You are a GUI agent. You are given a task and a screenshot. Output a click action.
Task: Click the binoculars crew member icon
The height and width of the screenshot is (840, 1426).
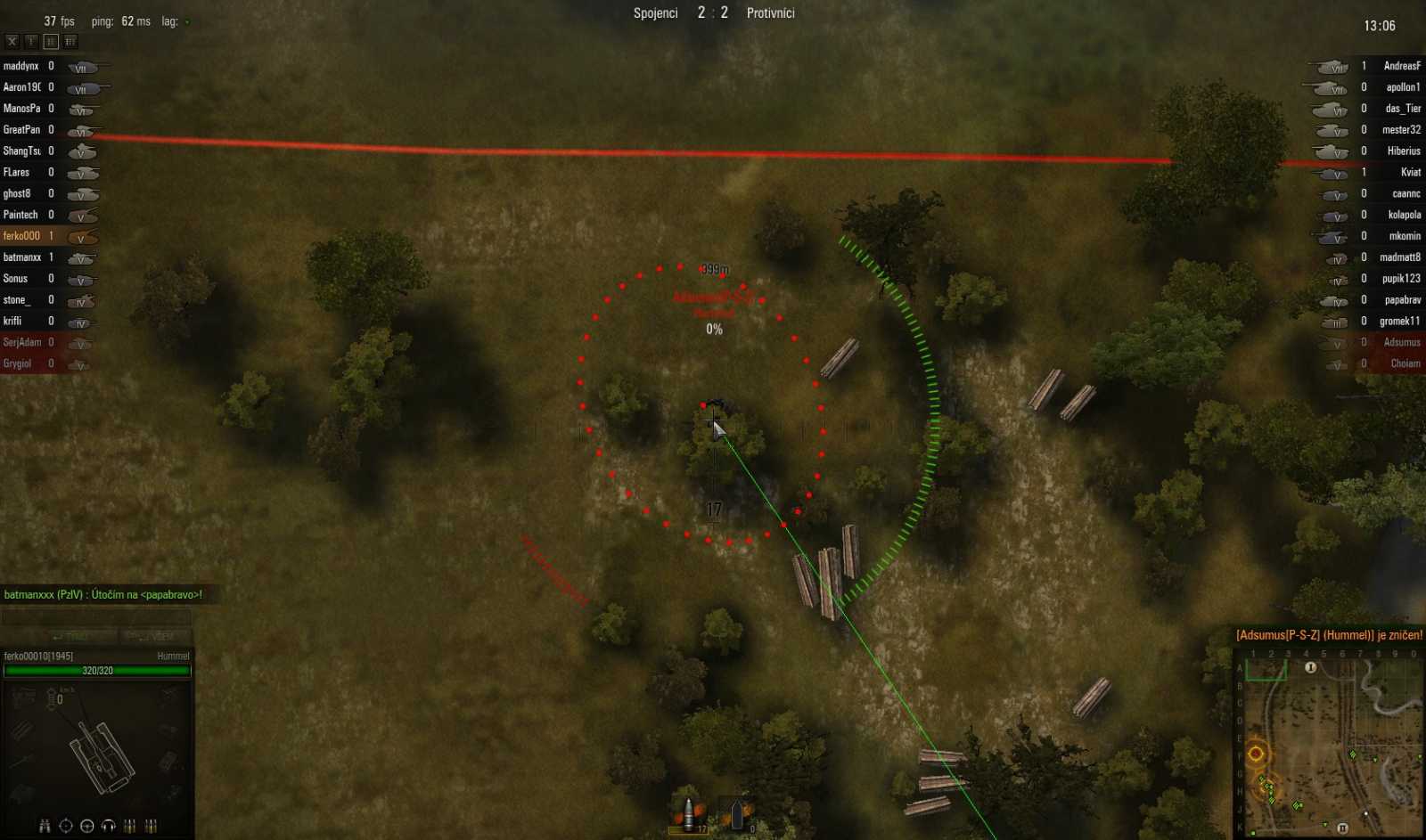(x=45, y=826)
